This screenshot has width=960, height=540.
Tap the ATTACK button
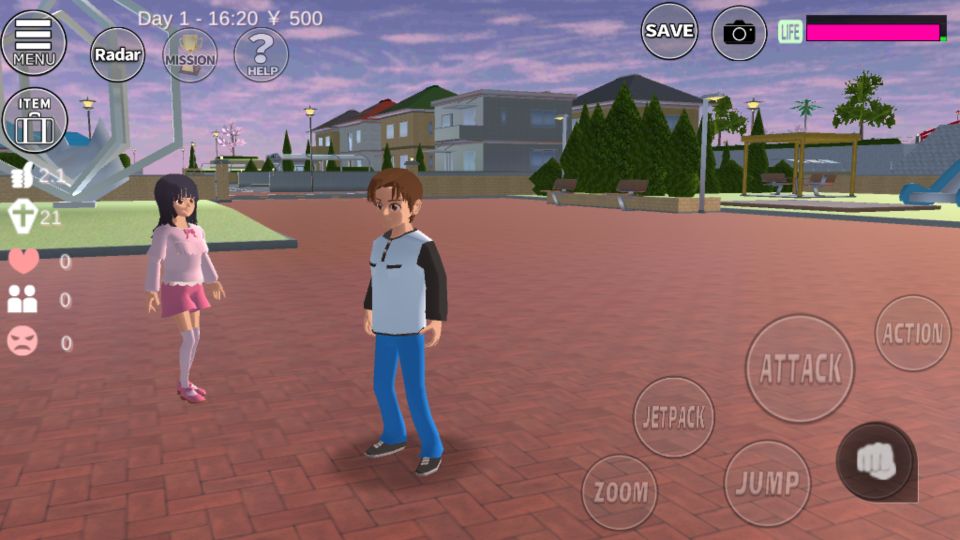[800, 368]
